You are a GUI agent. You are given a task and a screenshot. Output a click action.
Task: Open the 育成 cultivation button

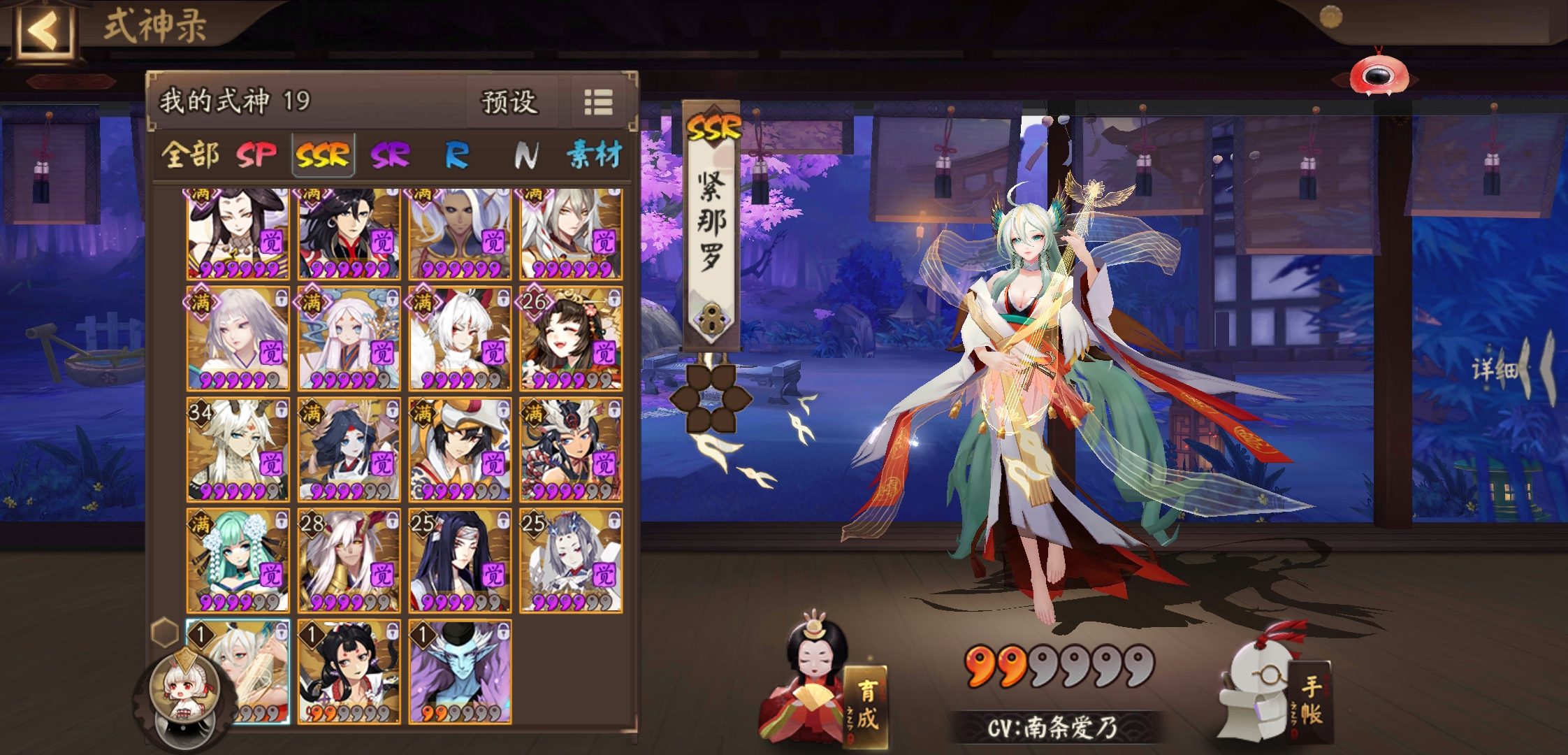click(865, 706)
